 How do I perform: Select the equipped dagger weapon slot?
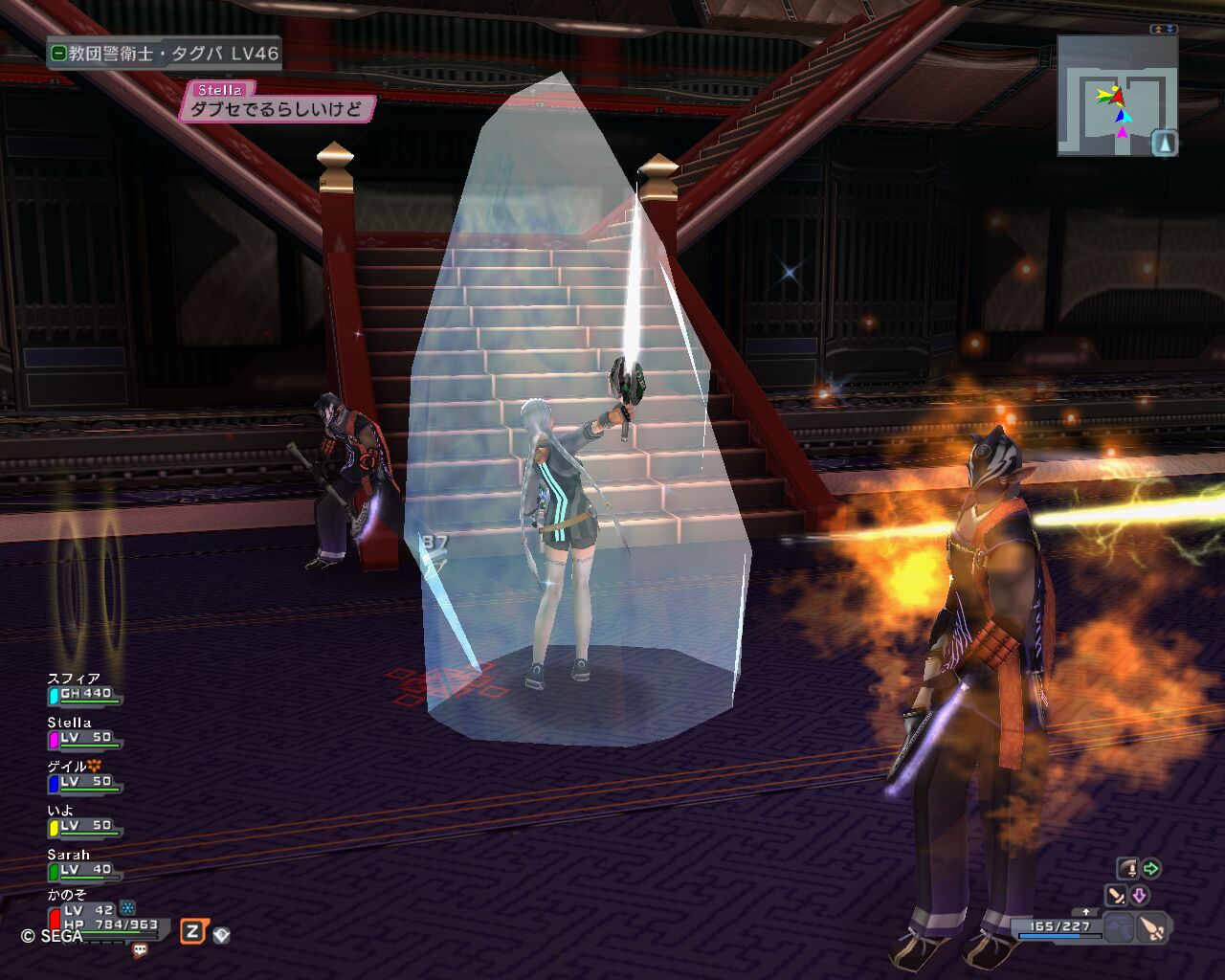[1153, 927]
